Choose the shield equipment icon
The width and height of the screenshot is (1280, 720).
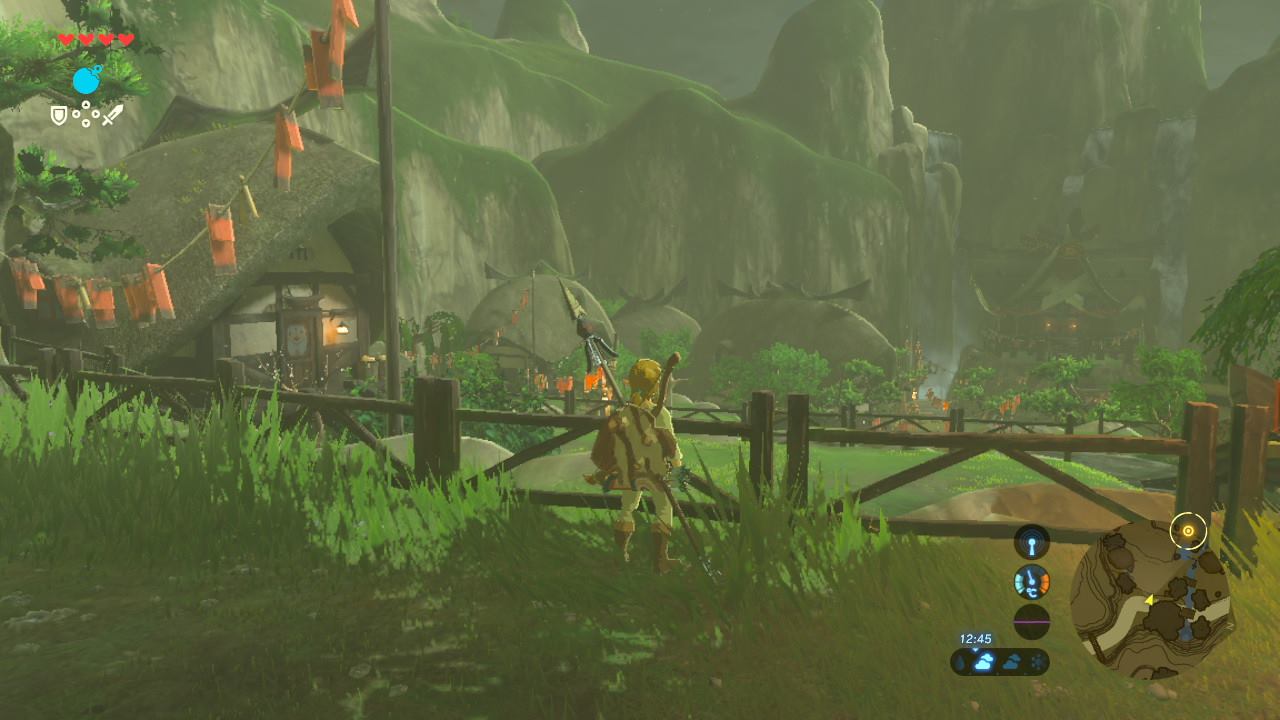click(x=59, y=116)
